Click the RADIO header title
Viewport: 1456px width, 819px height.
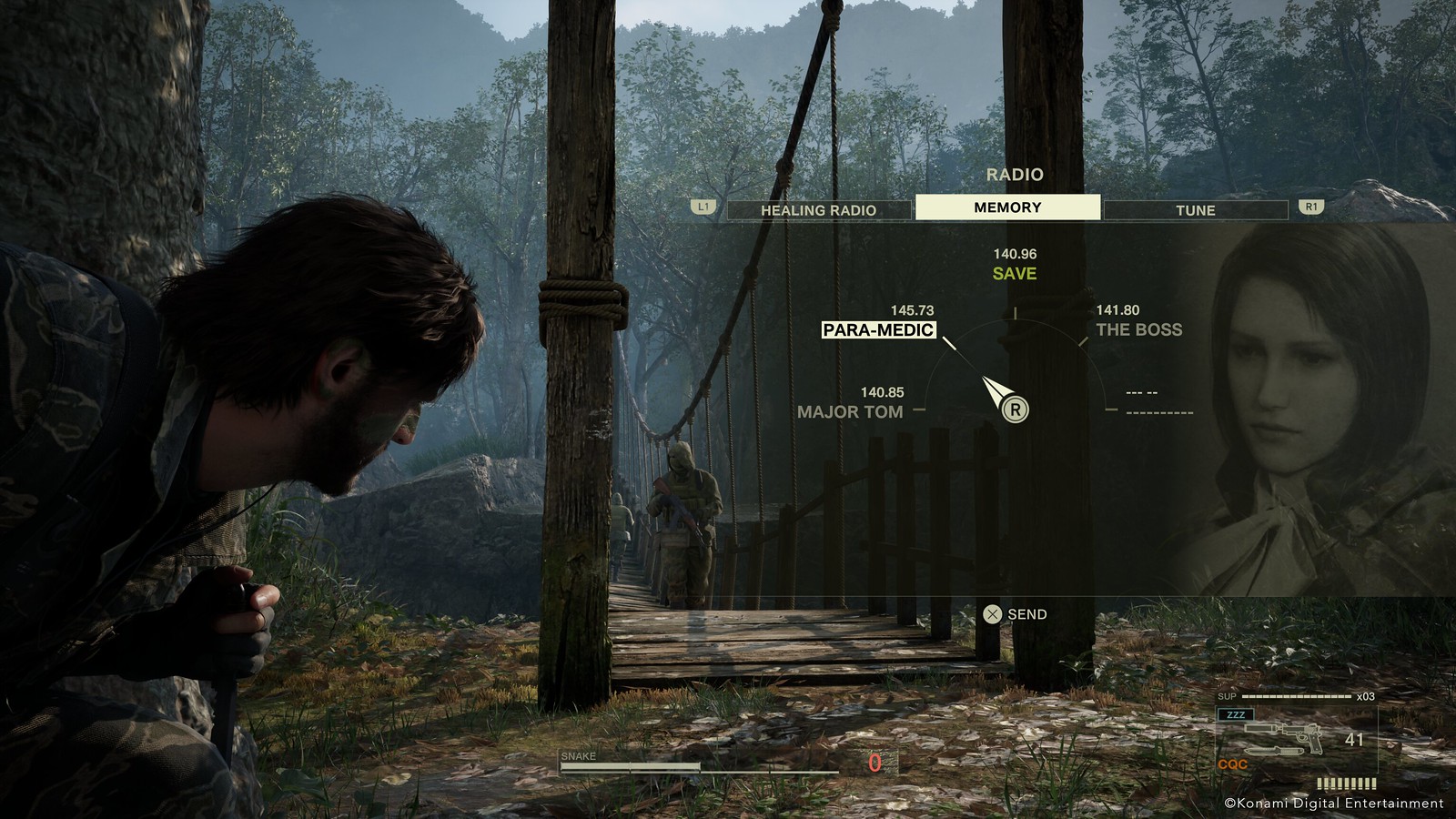coord(1016,173)
